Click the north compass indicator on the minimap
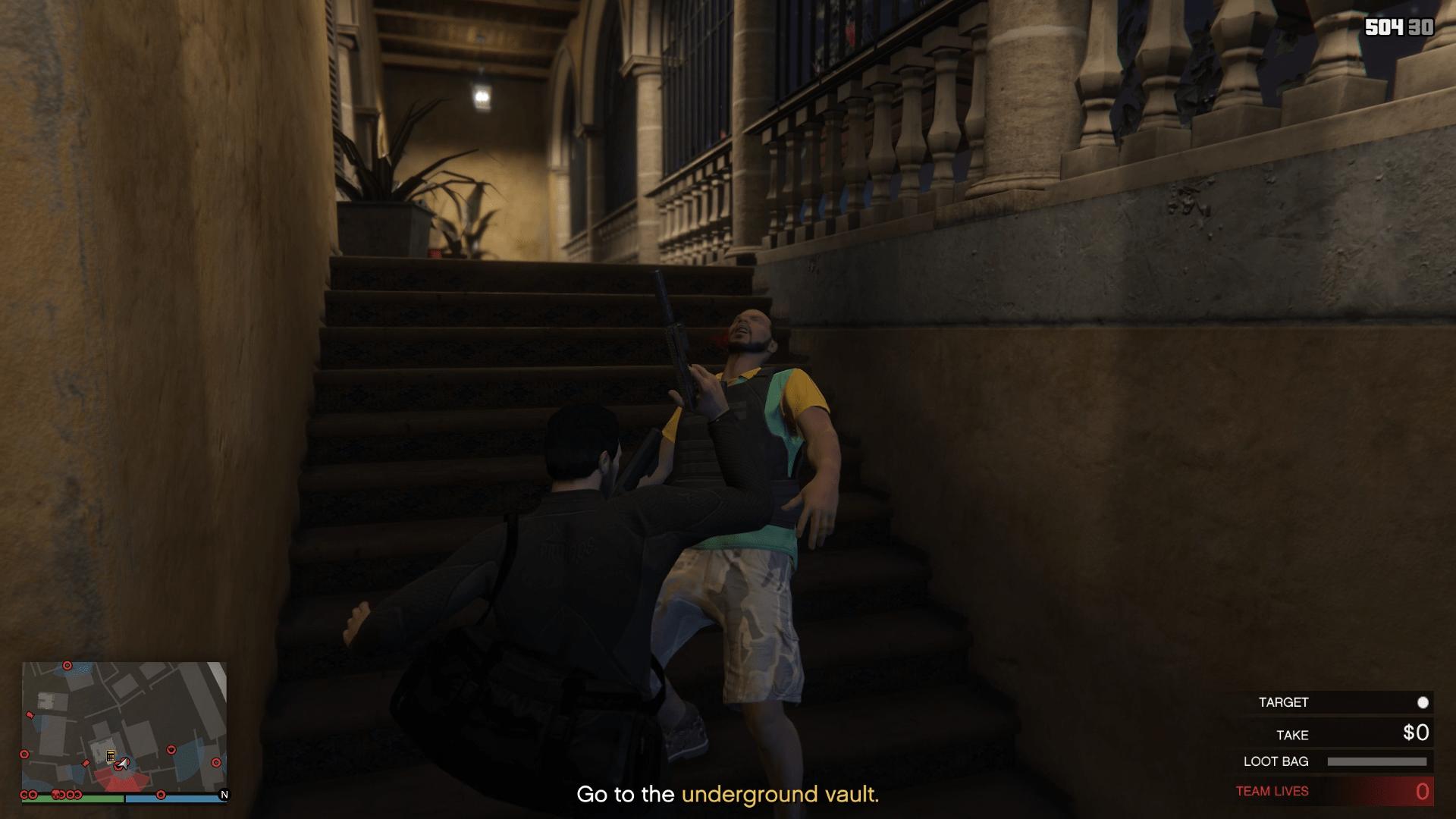The width and height of the screenshot is (1456, 819). [224, 795]
